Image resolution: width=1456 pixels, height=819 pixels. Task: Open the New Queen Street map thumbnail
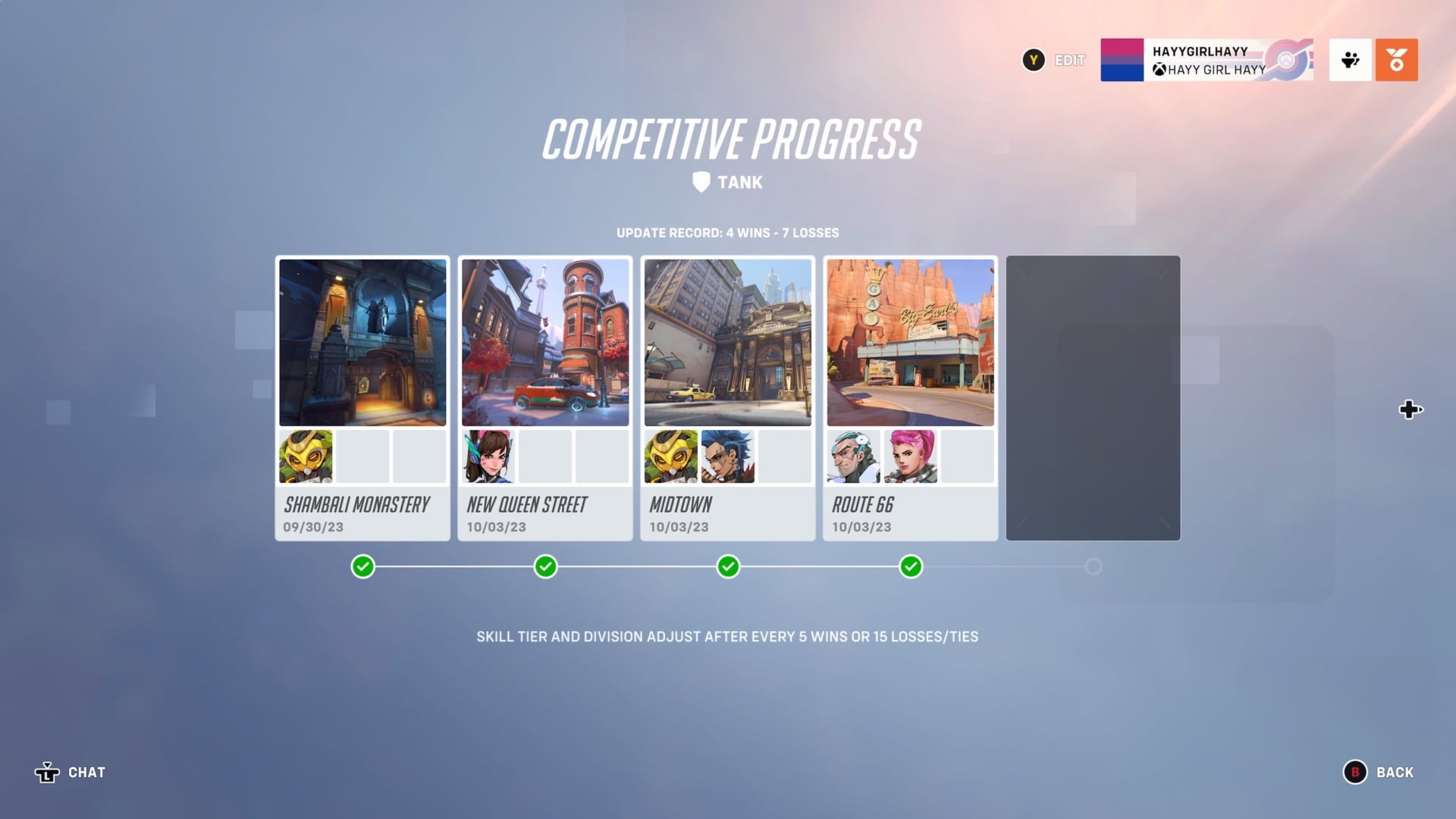pos(544,342)
